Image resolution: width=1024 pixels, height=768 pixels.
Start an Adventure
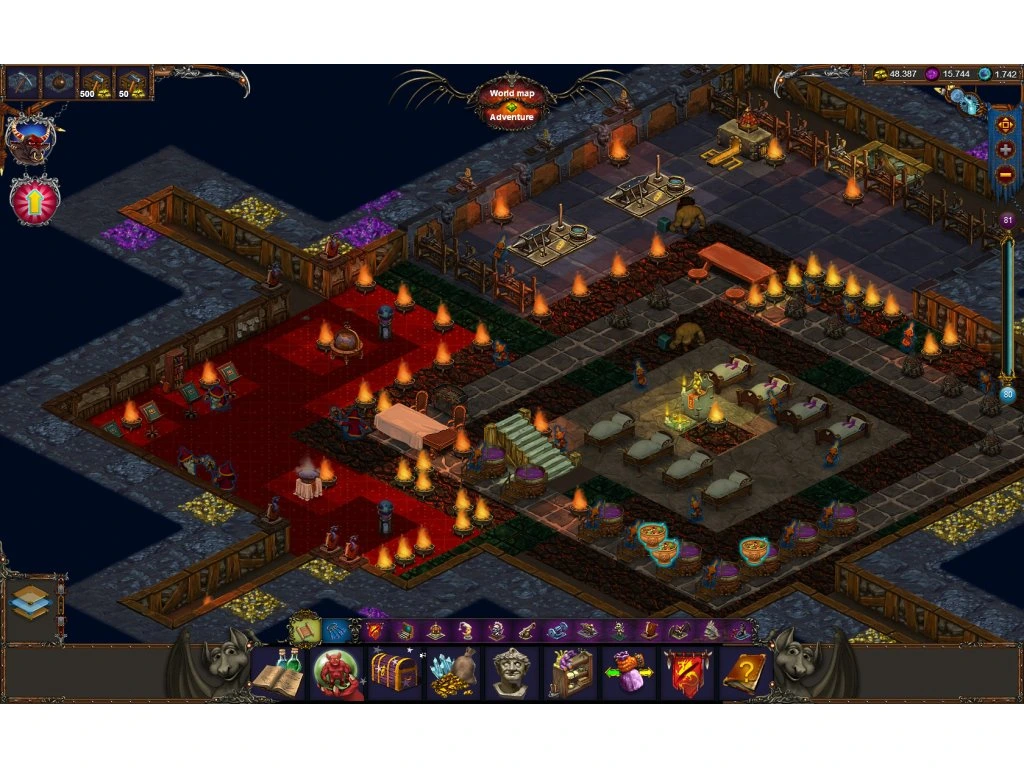(511, 117)
